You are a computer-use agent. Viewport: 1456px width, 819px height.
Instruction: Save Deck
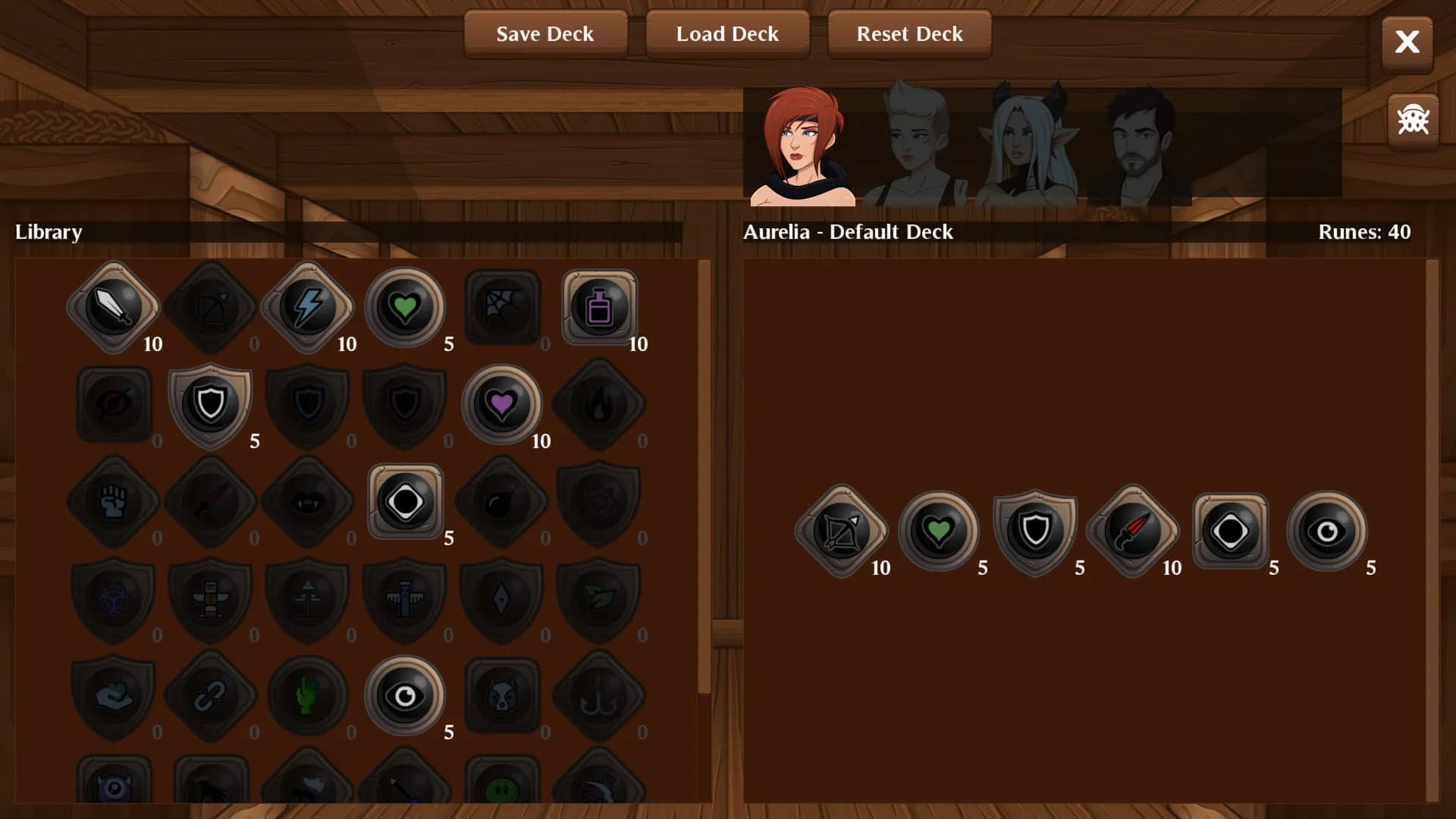(545, 34)
